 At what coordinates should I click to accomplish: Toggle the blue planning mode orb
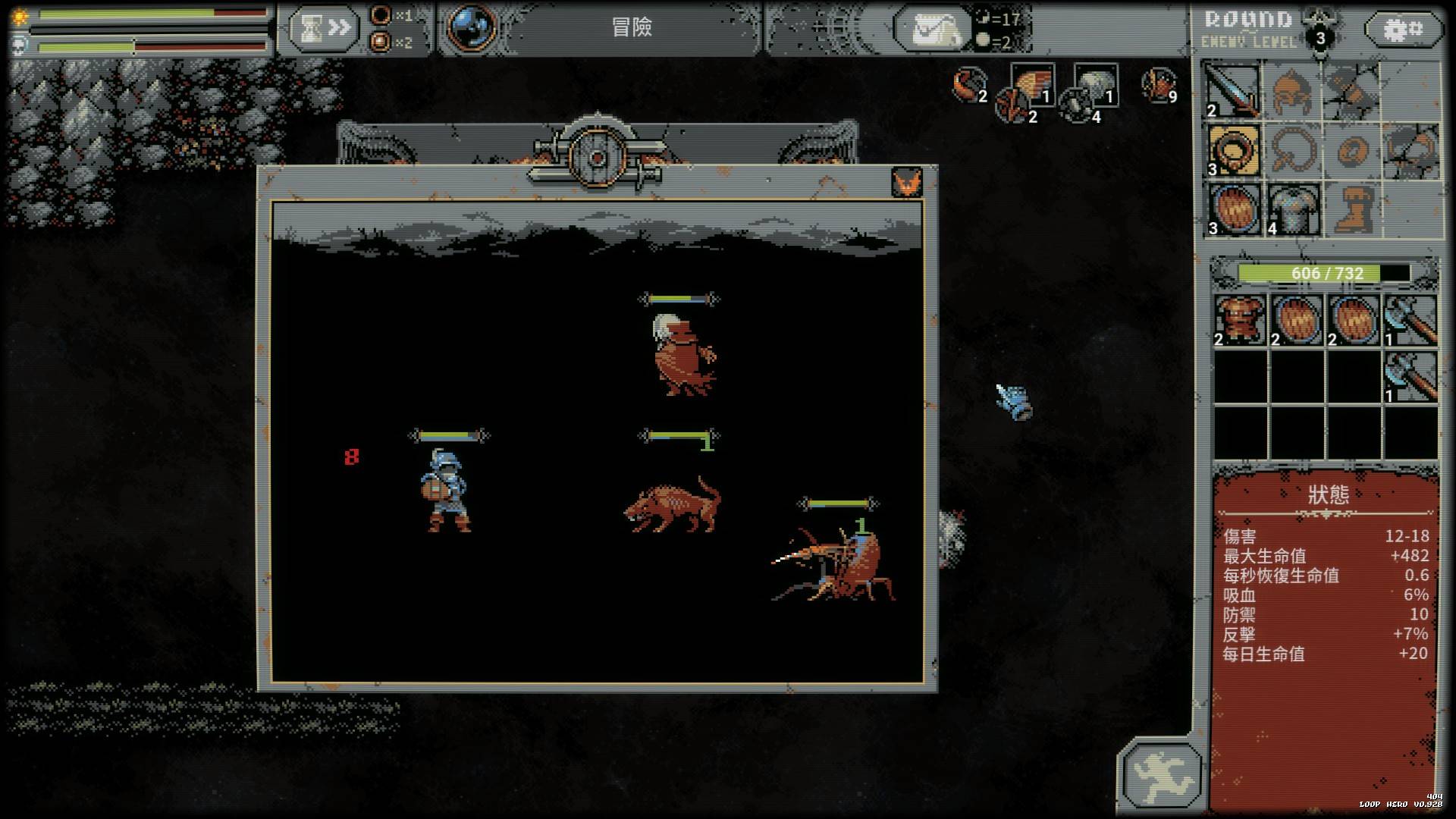(472, 27)
